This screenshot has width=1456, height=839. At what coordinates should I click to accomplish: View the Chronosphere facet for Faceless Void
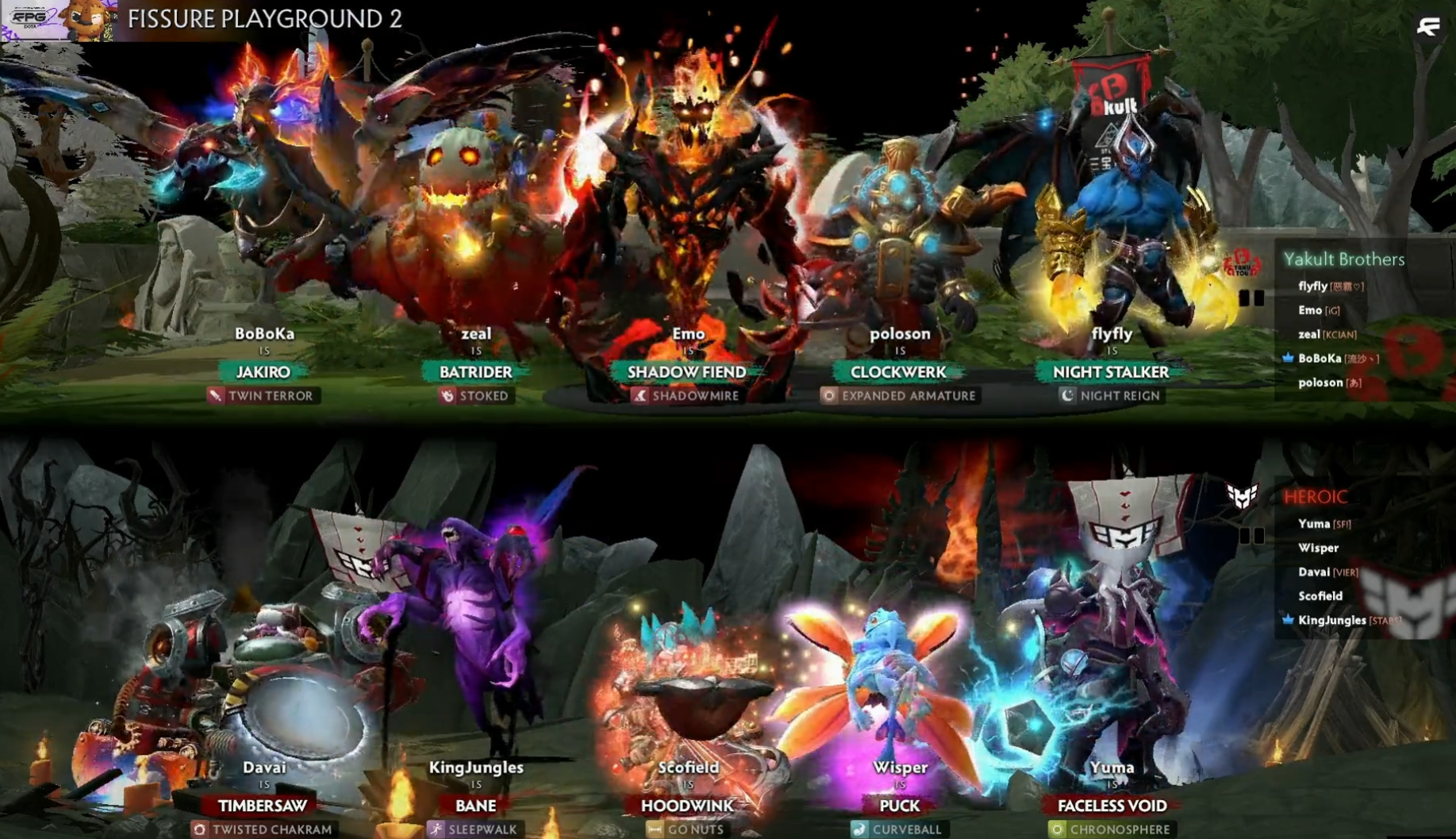pyautogui.click(x=1111, y=829)
